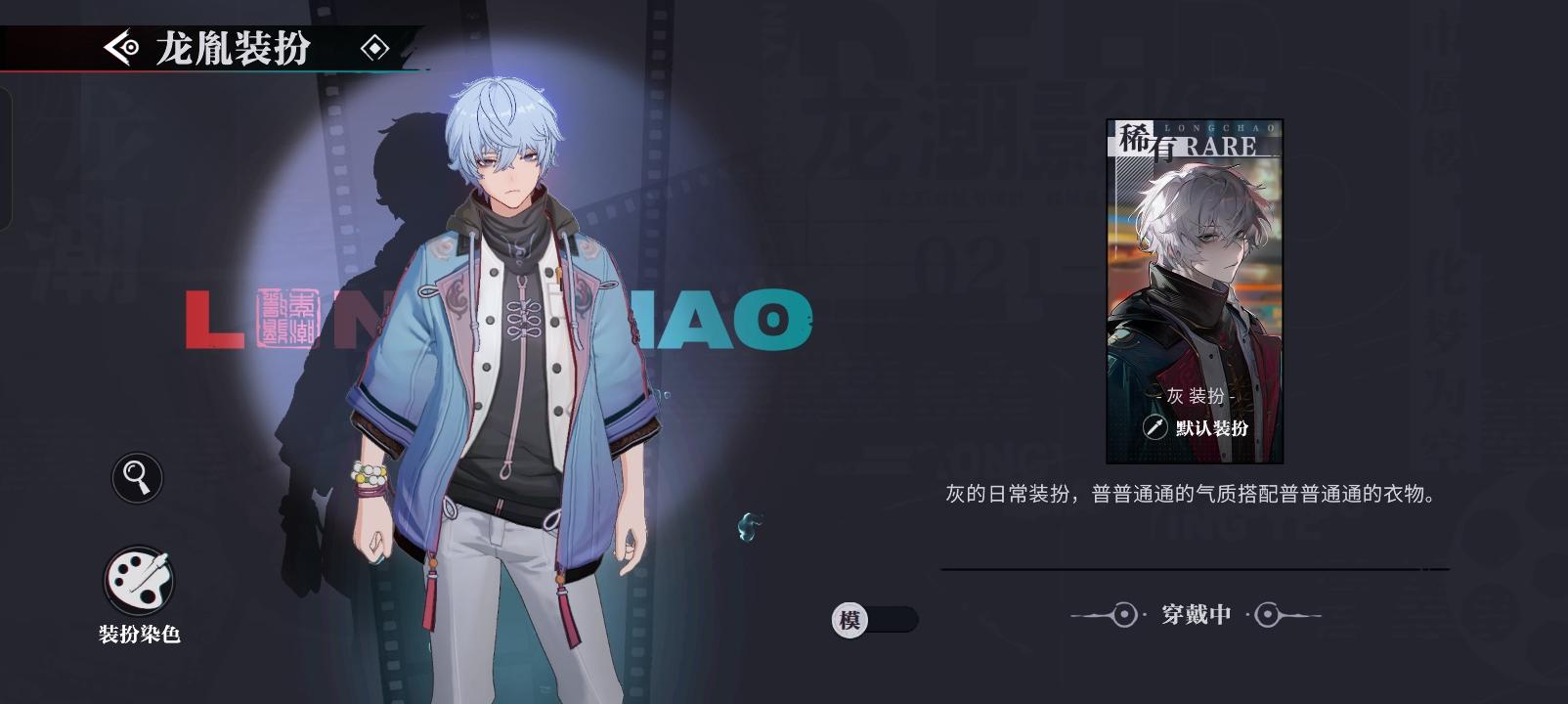Click the circular ornament left of 穿戴中
The image size is (1568, 704).
click(x=1122, y=615)
